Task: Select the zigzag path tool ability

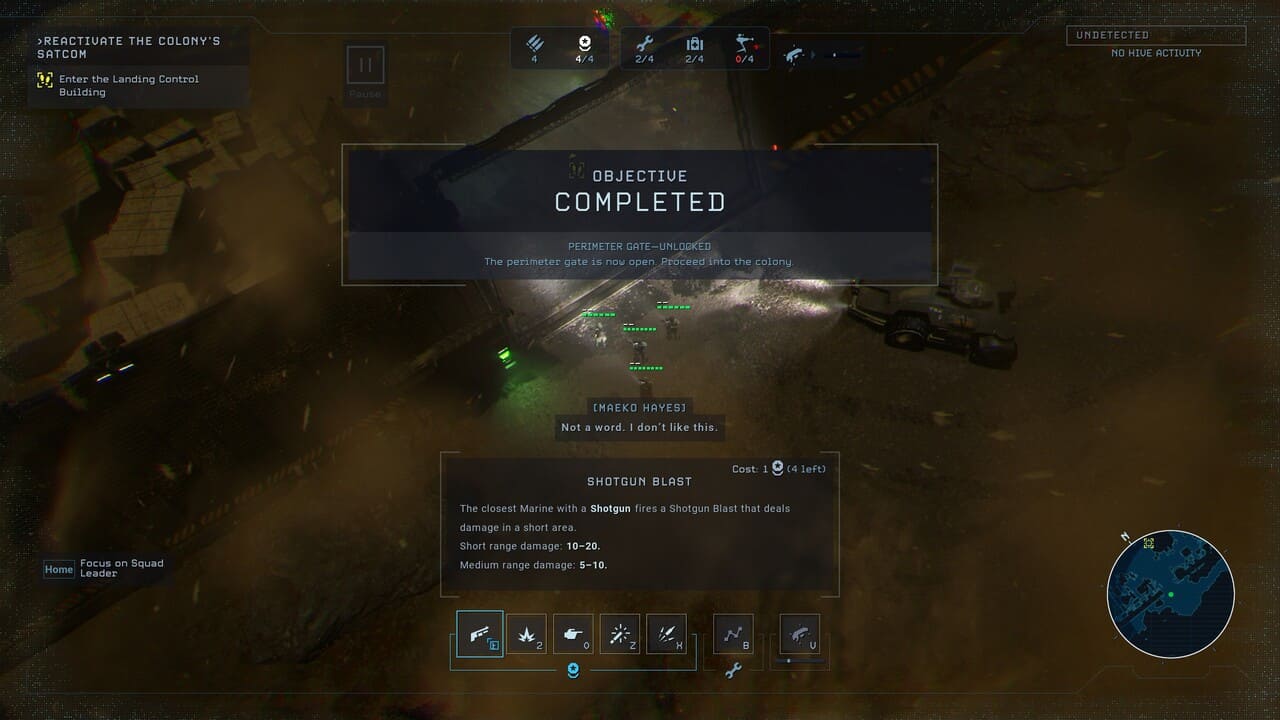Action: click(x=733, y=634)
